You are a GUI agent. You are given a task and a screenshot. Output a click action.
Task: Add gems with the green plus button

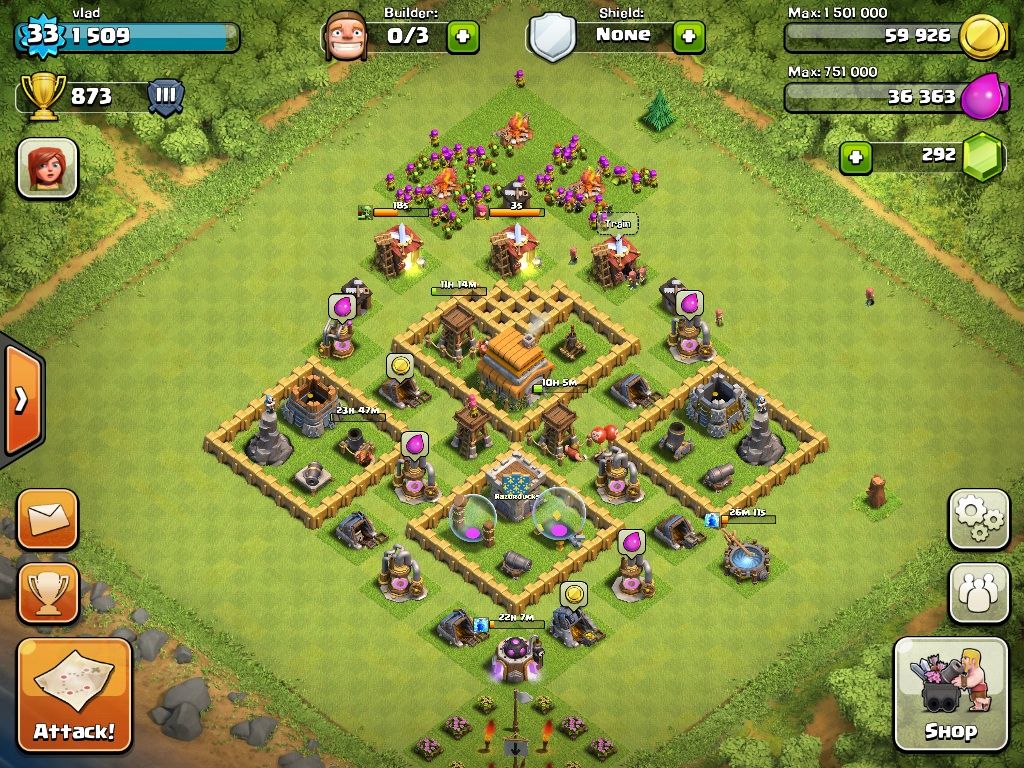click(854, 157)
